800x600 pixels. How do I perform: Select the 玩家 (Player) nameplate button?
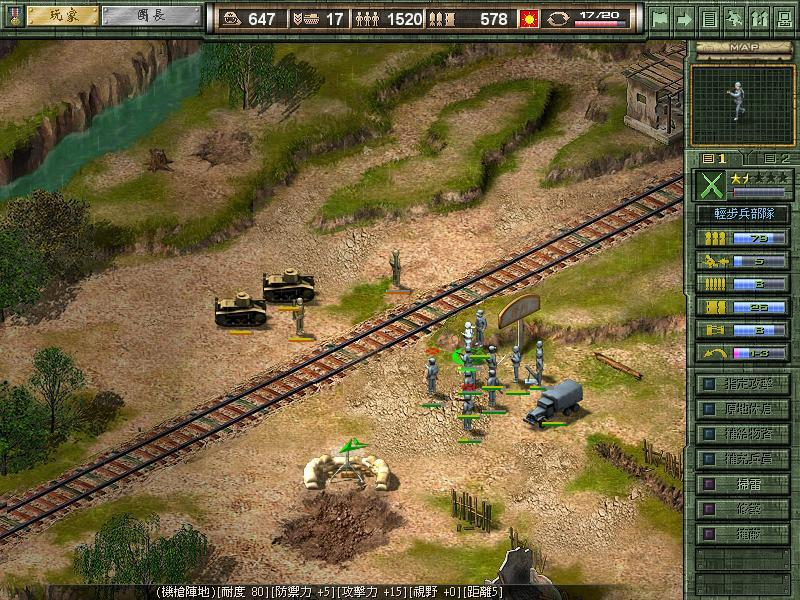[x=62, y=16]
